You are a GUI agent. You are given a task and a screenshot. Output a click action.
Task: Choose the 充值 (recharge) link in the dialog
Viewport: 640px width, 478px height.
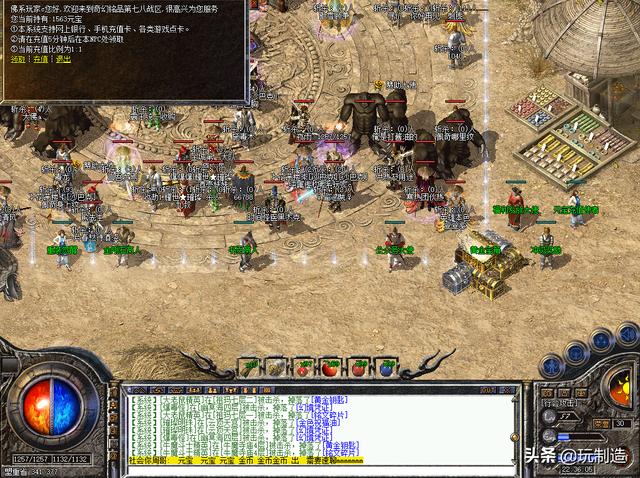pos(40,59)
